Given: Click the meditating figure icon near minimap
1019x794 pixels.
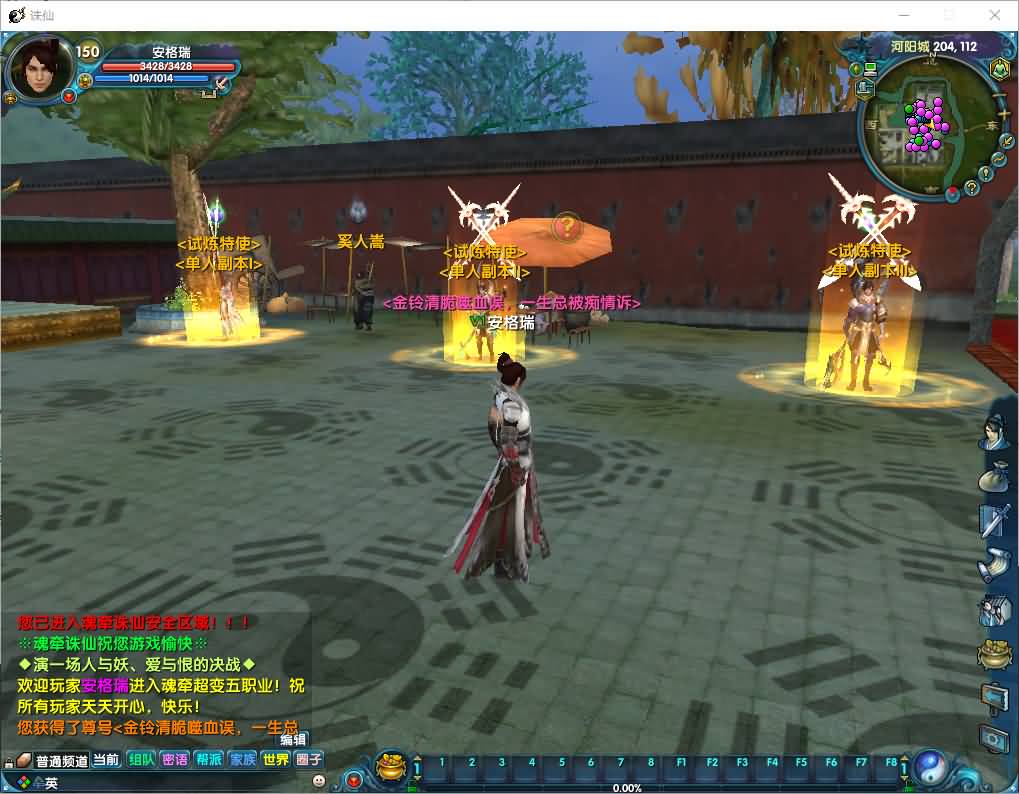Looking at the screenshot, I should click(x=998, y=69).
